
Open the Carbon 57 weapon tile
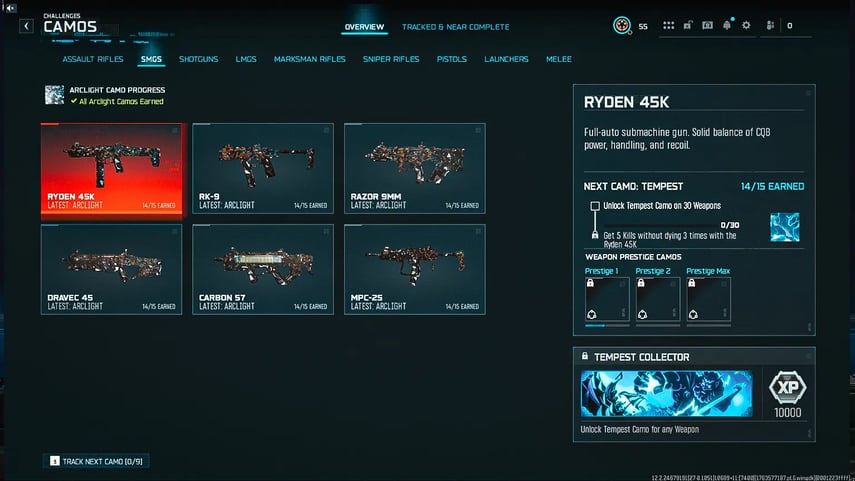[263, 269]
